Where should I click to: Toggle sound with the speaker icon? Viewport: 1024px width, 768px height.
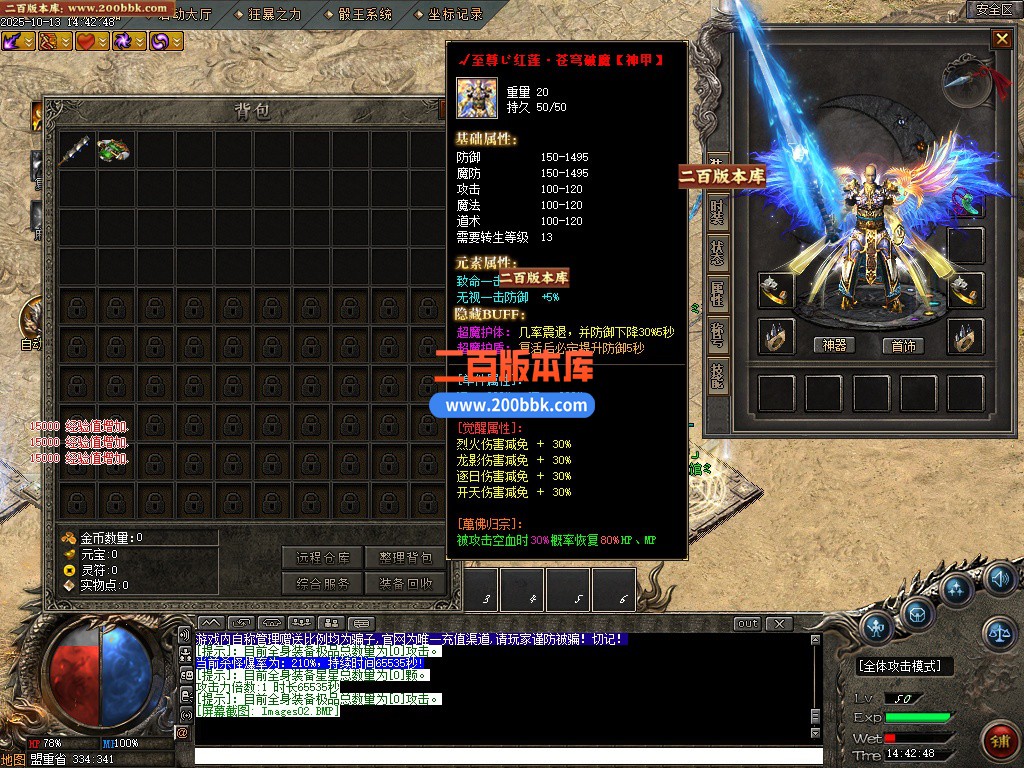(x=998, y=578)
